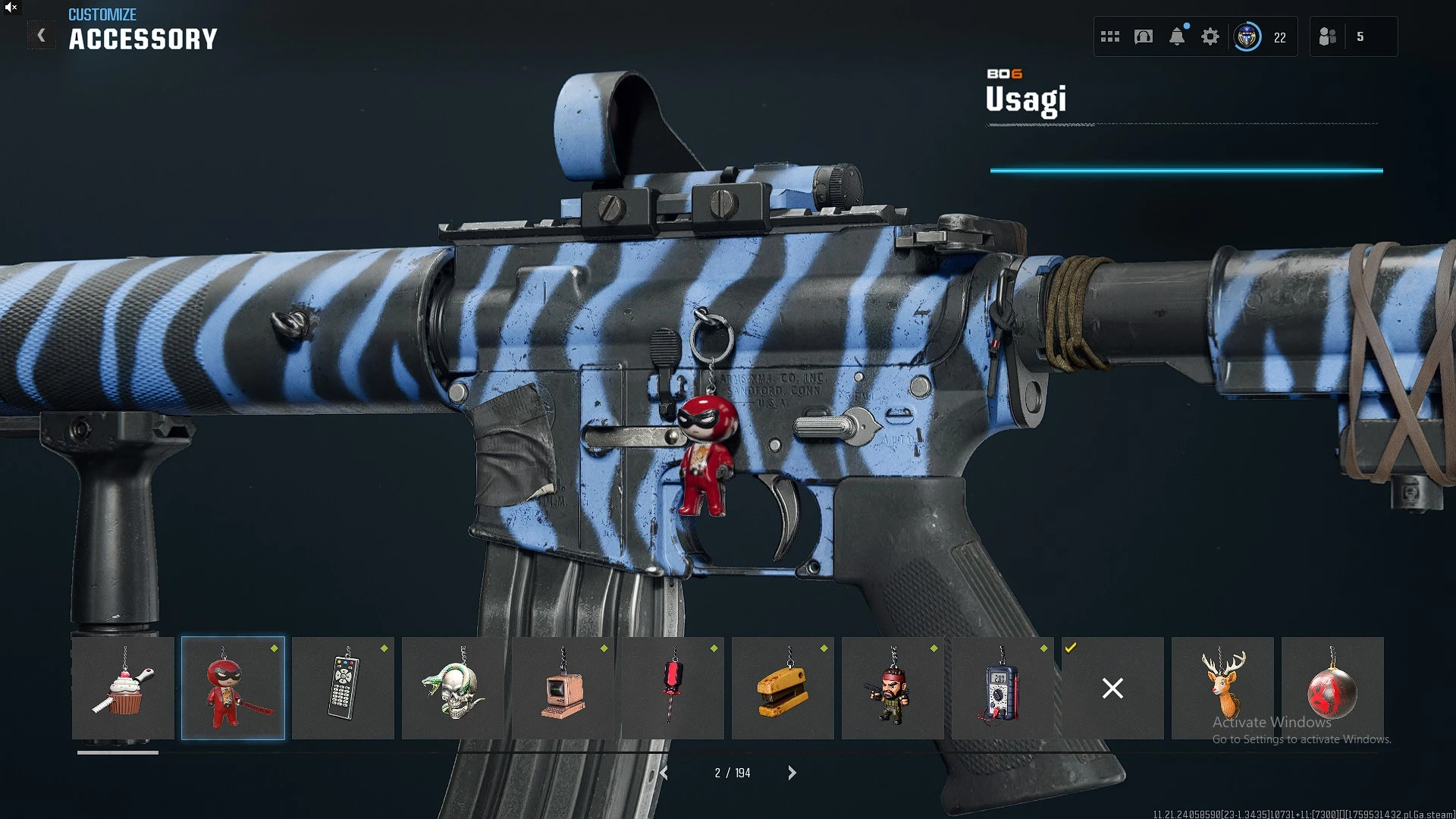
Task: Go to the previous accessory page arrow
Action: [x=664, y=773]
